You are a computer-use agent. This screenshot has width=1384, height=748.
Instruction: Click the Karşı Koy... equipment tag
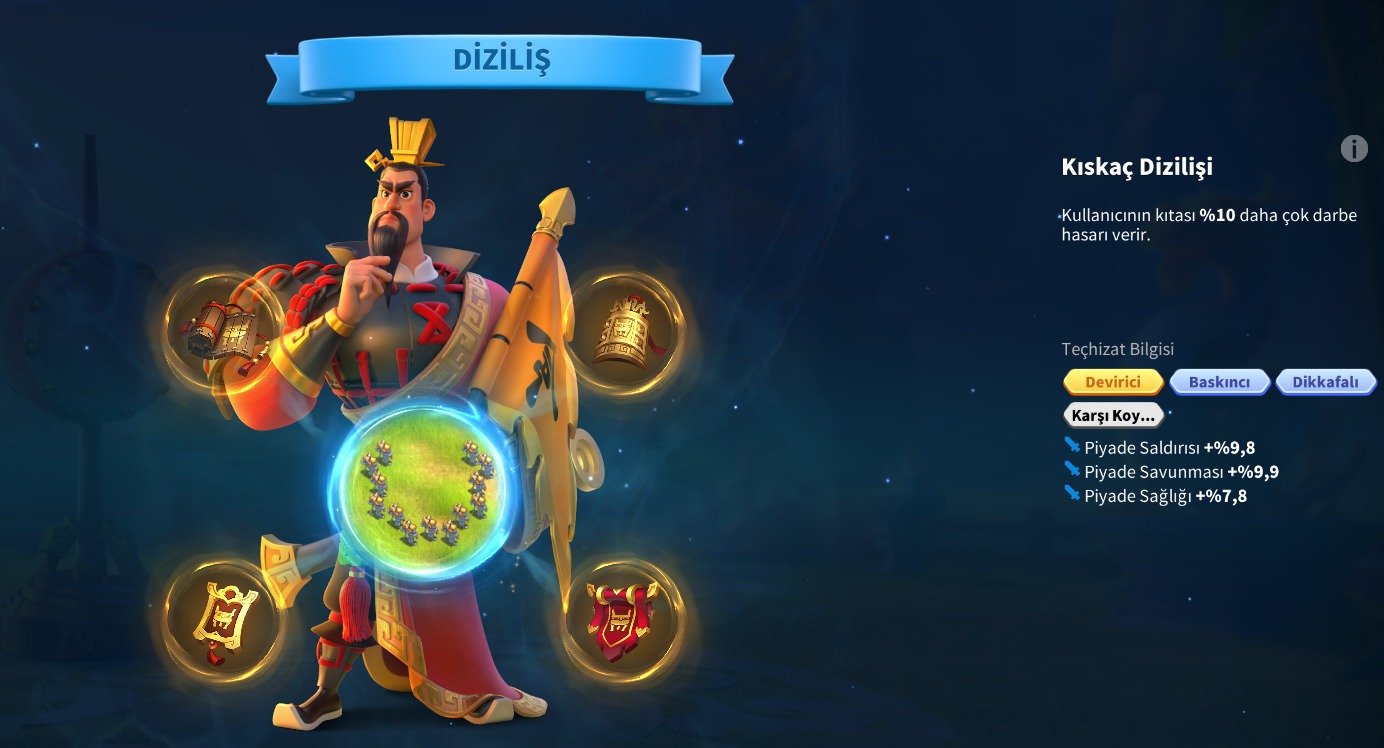(1113, 415)
